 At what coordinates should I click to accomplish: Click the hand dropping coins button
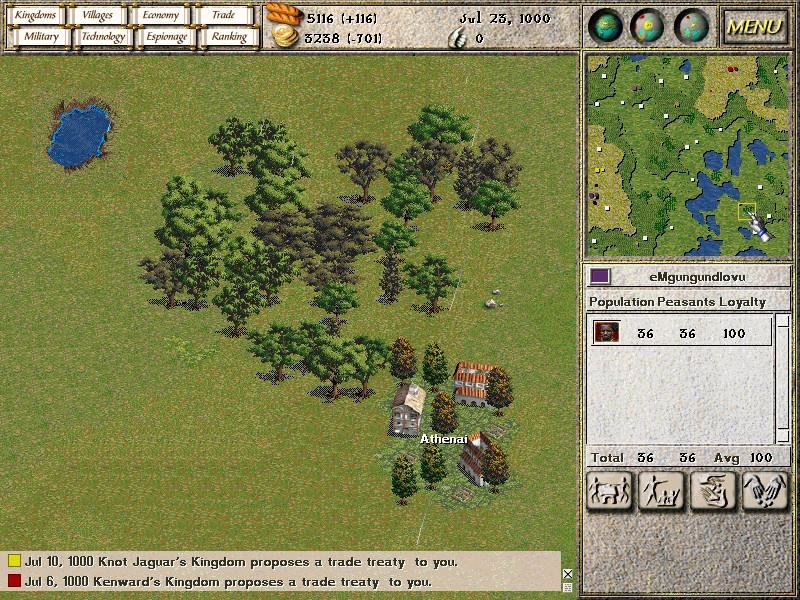pos(712,490)
